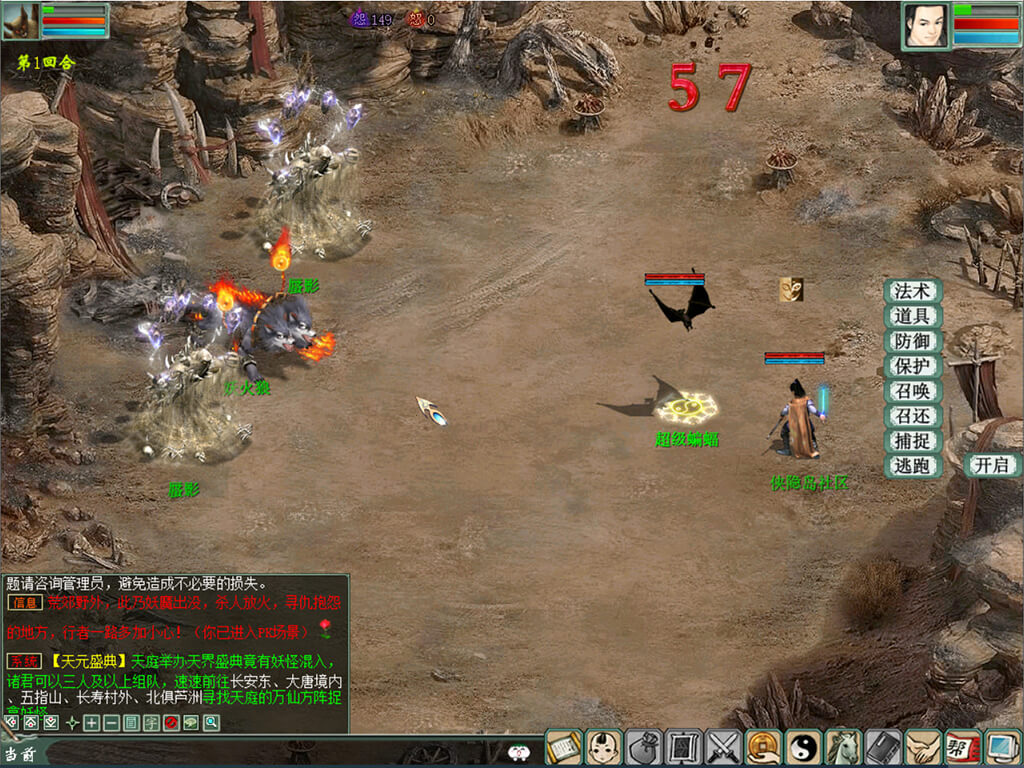Select the 逃跑 flee command
Image resolution: width=1024 pixels, height=768 pixels.
(912, 466)
